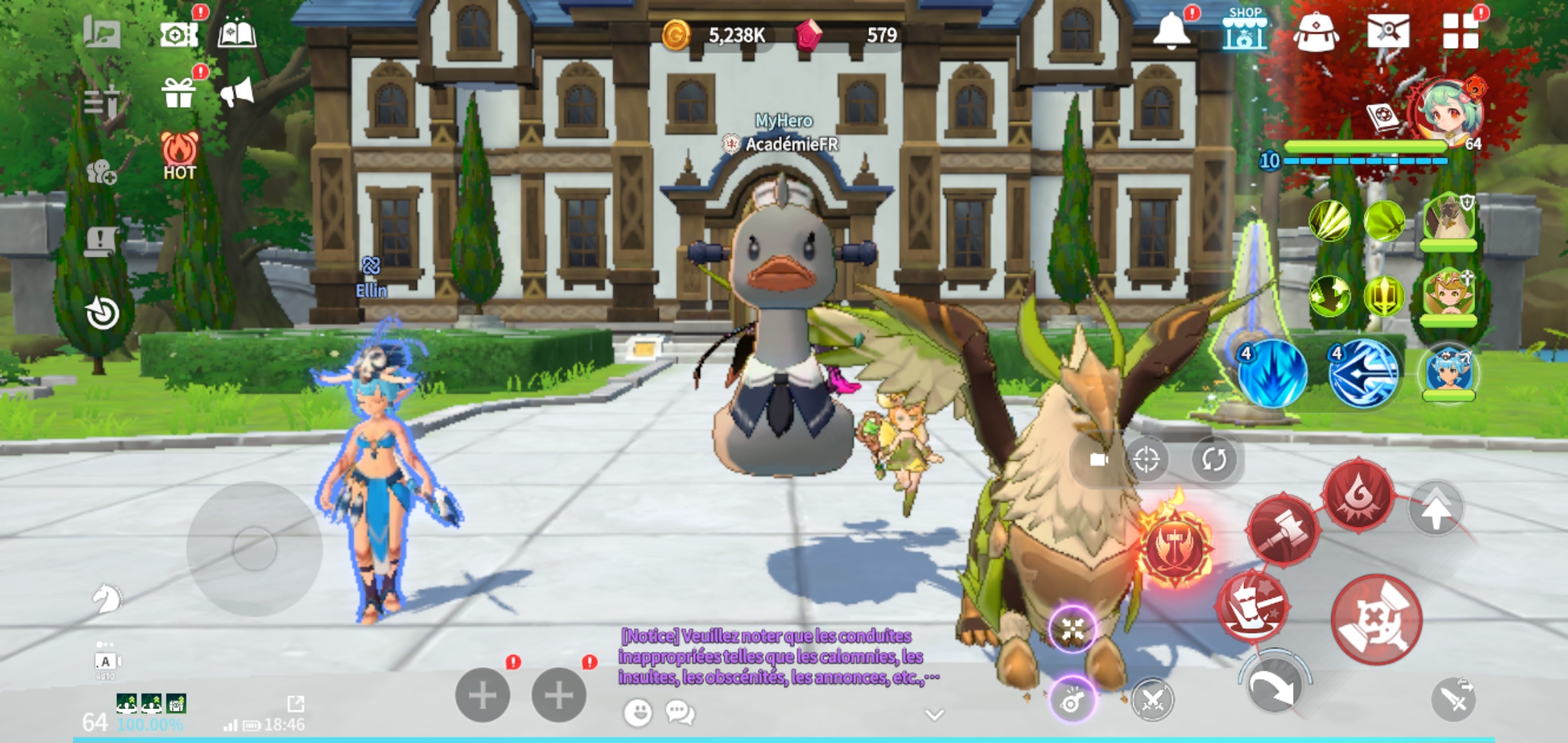
Task: Open the emoji smiley menu
Action: (638, 713)
